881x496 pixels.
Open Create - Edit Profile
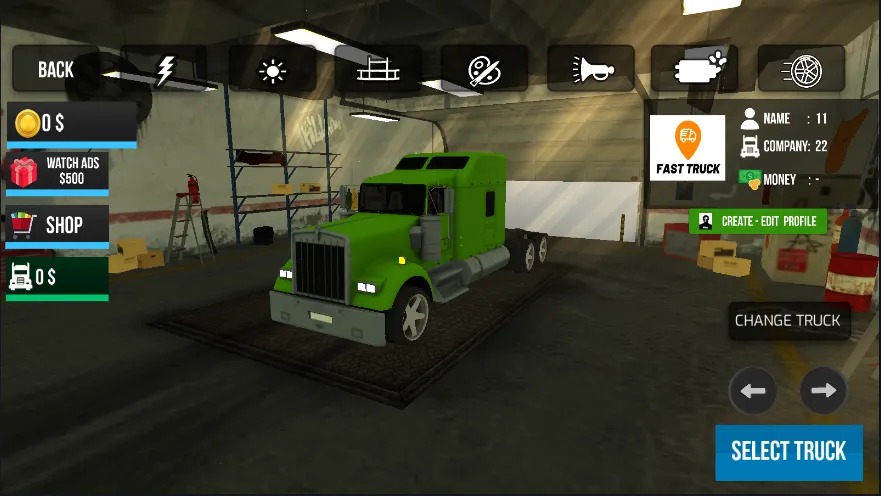point(758,221)
